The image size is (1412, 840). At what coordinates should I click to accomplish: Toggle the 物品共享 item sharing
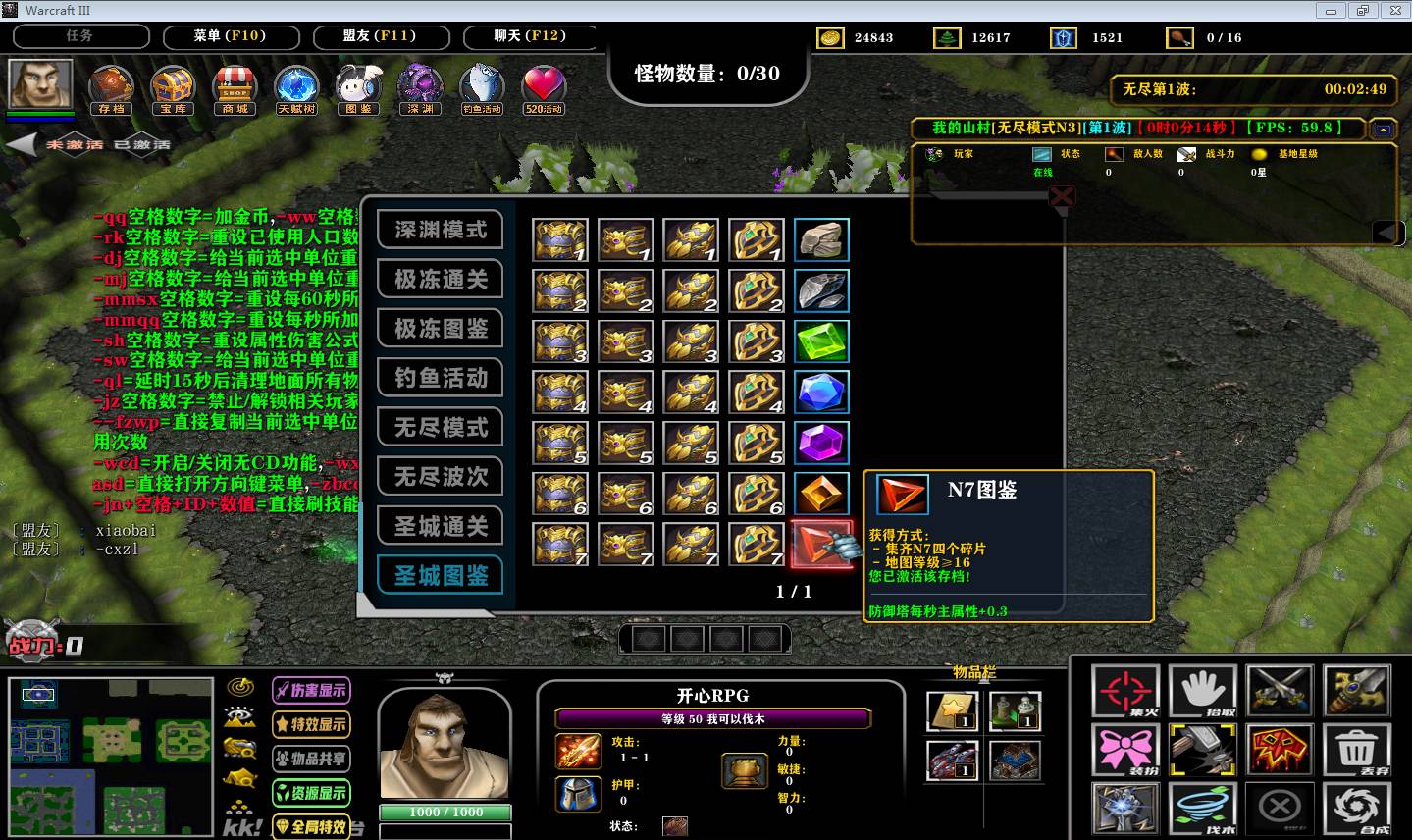click(x=311, y=759)
